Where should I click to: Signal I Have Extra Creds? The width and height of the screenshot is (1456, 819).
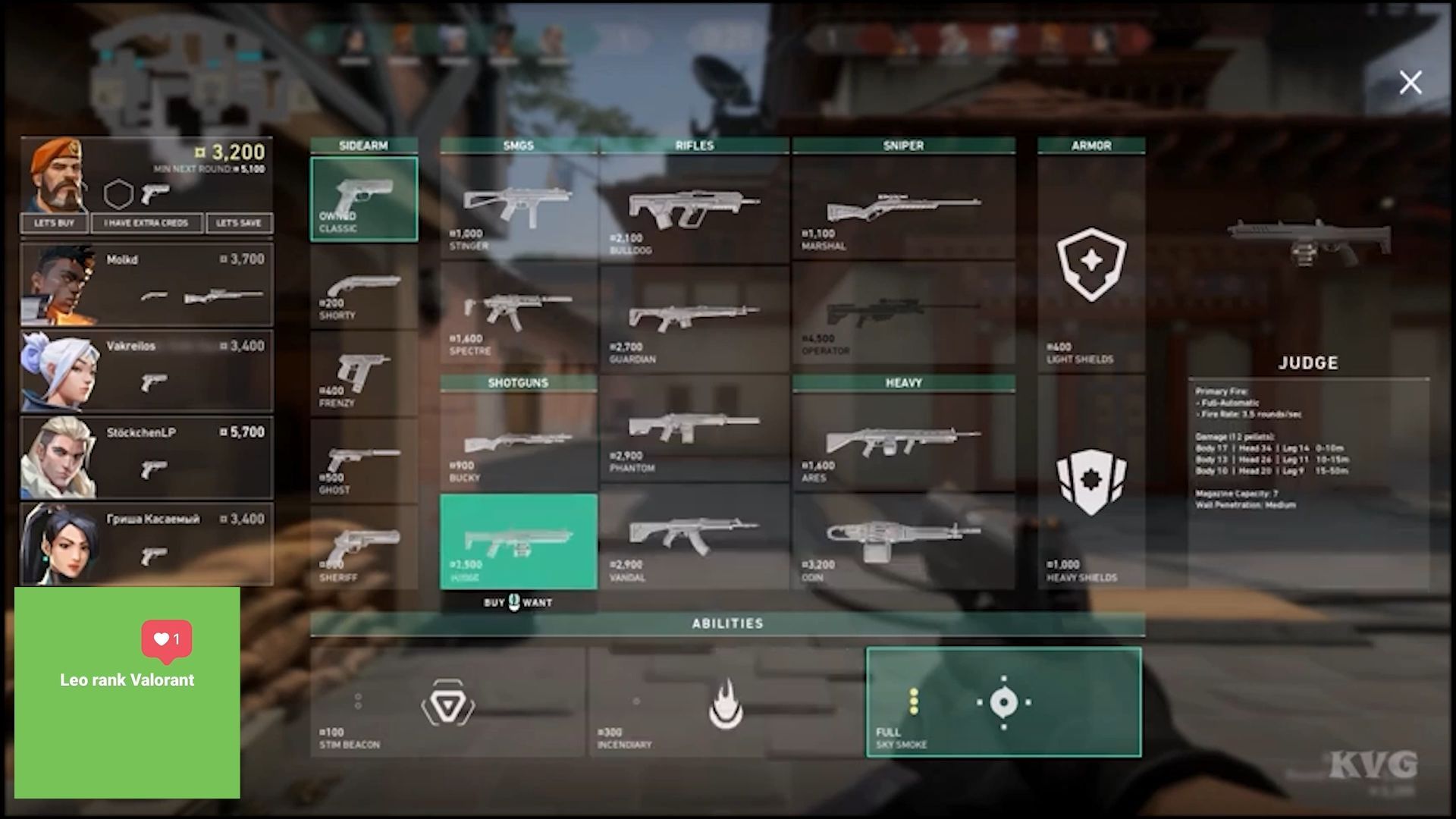tap(146, 223)
